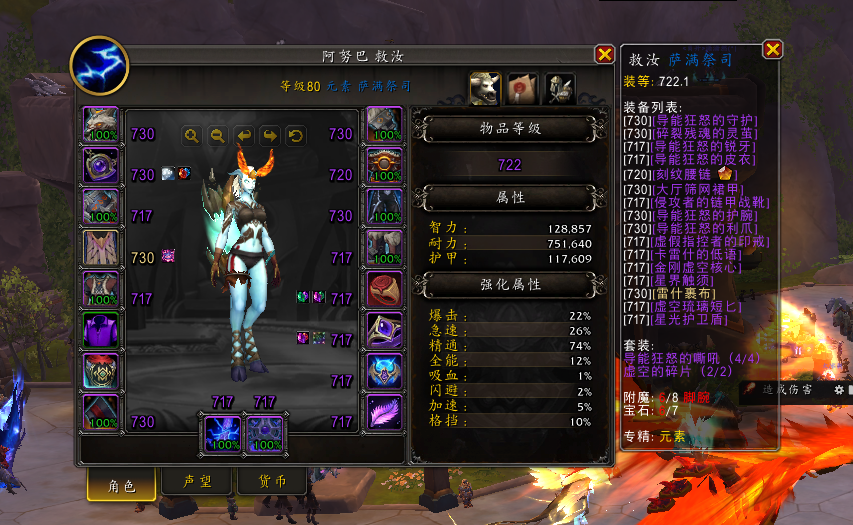Screen dimensions: 853x525
Task: Open the equipment manager pane icon
Action: (559, 88)
